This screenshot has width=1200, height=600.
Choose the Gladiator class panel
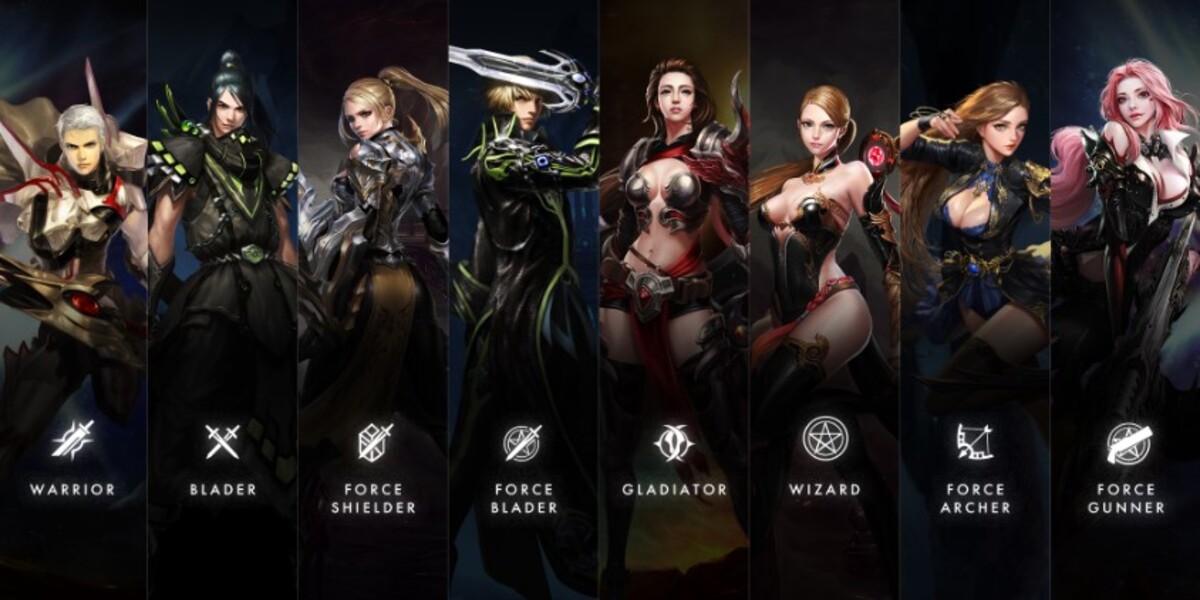[674, 300]
